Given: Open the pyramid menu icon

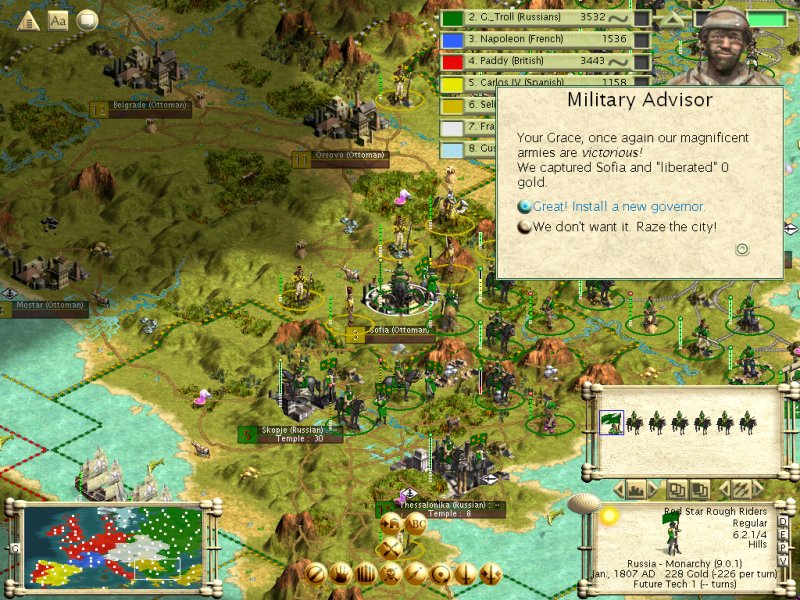Looking at the screenshot, I should (28, 20).
